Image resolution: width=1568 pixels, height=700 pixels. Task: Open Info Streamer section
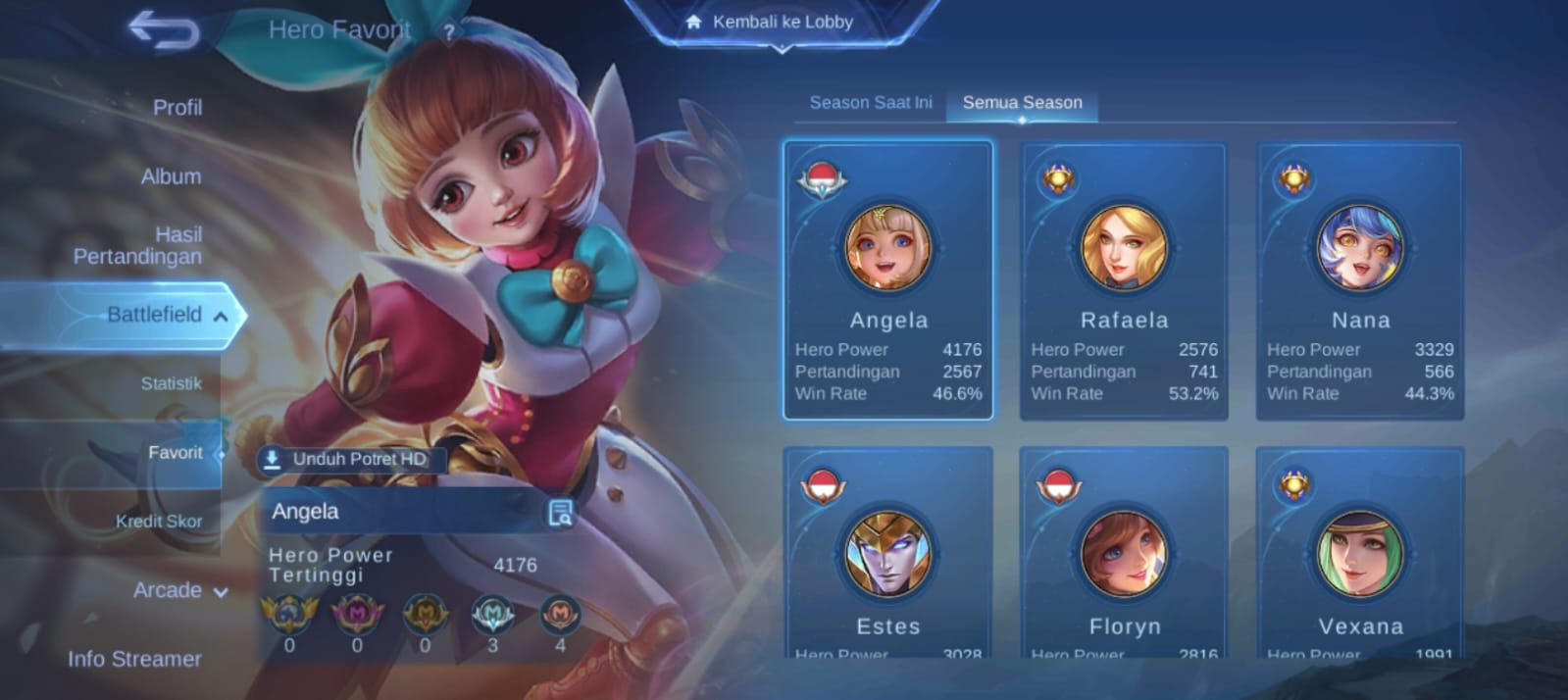134,659
